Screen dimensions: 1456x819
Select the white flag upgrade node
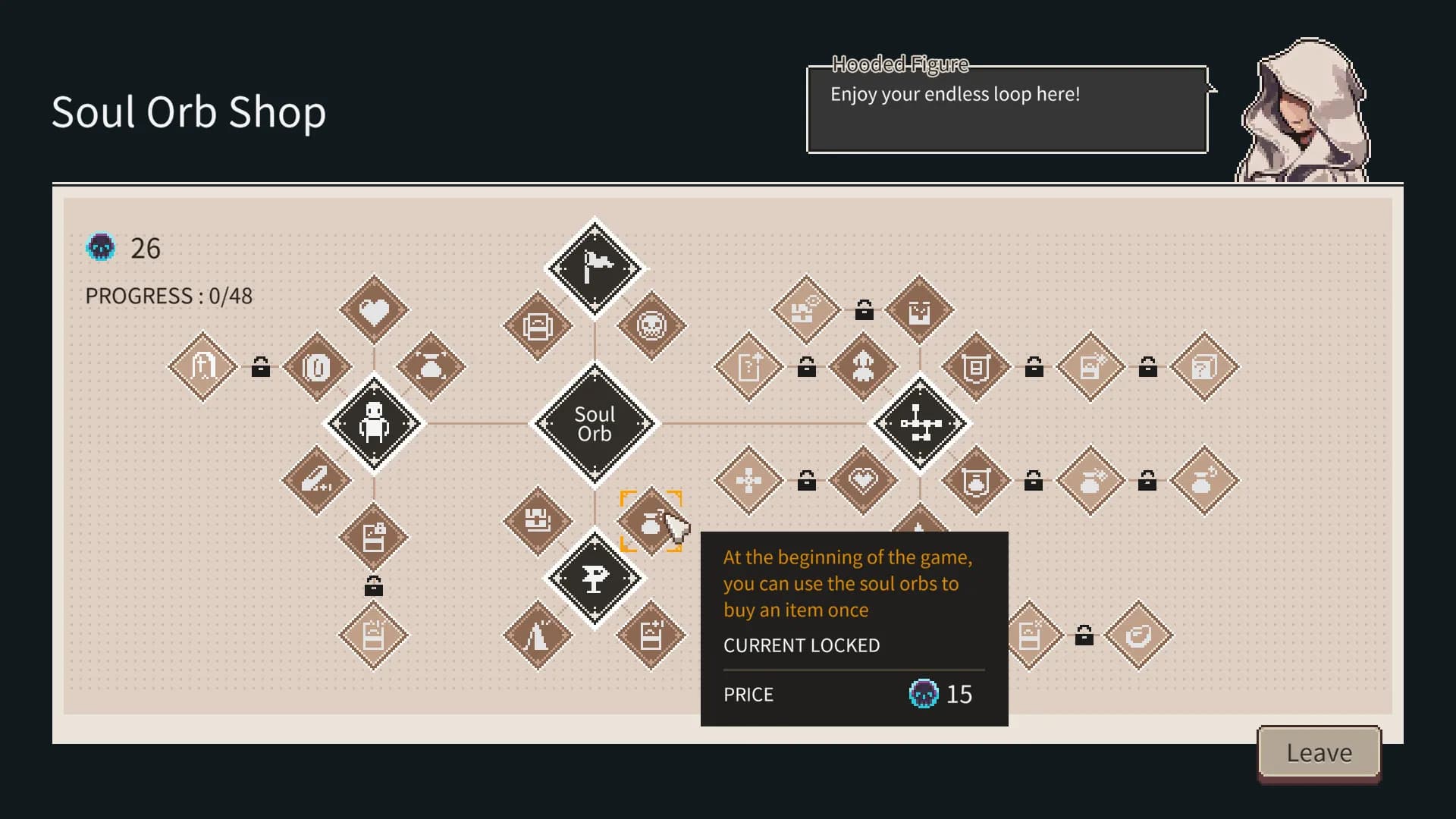point(595,268)
